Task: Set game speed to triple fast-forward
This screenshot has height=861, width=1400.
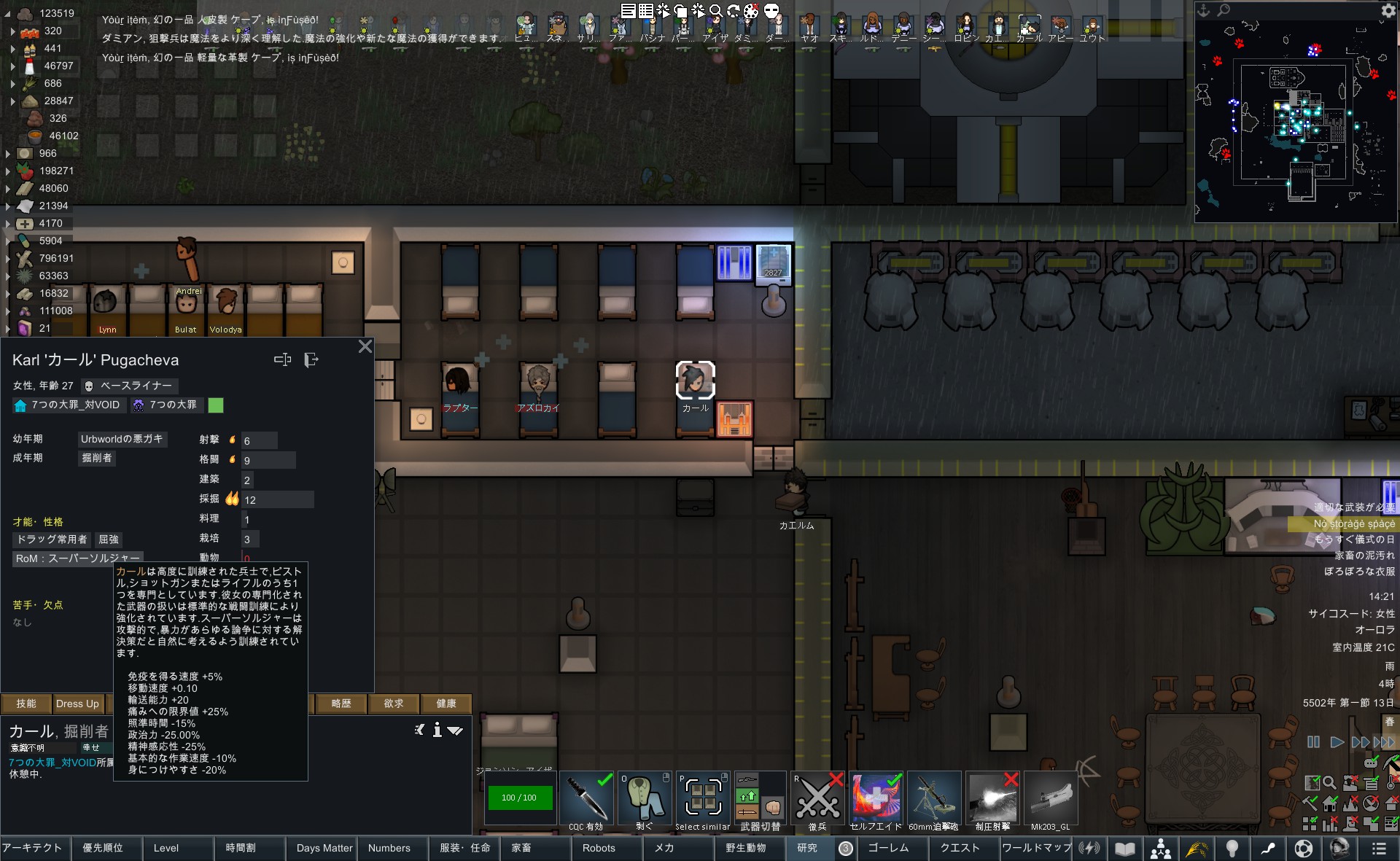Action: pyautogui.click(x=1383, y=742)
